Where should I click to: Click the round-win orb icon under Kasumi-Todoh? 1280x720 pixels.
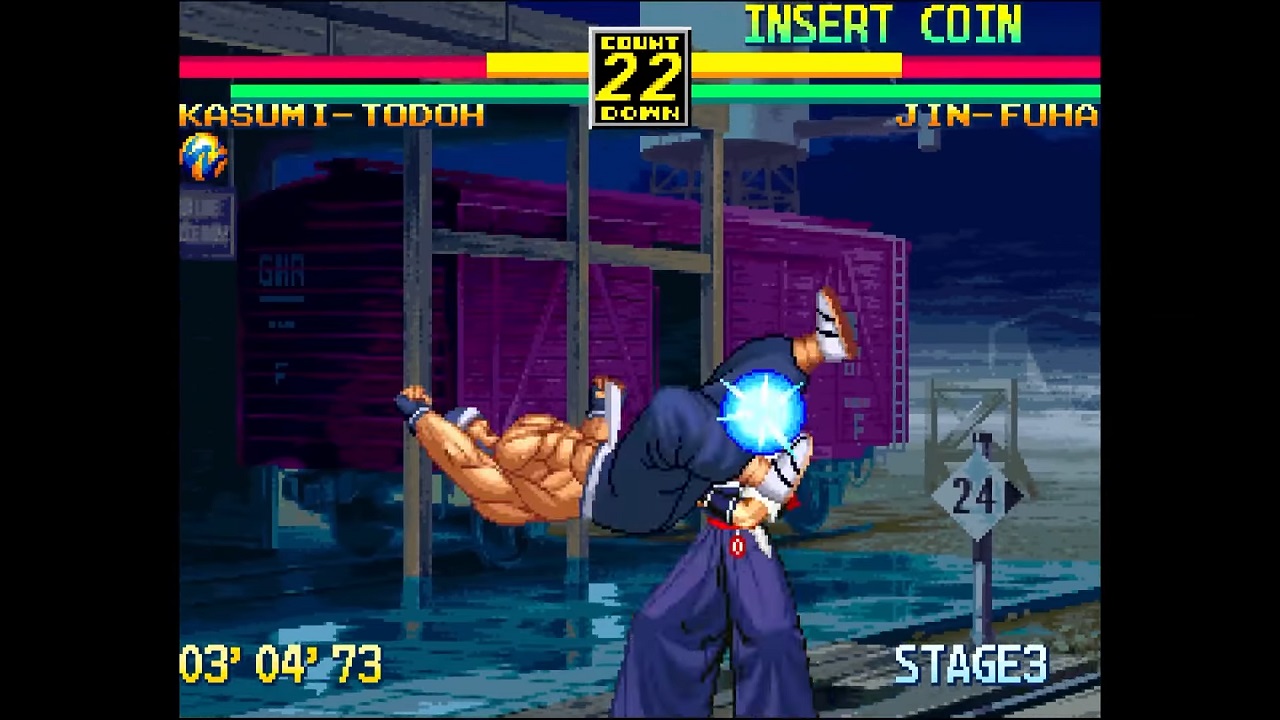pos(203,157)
